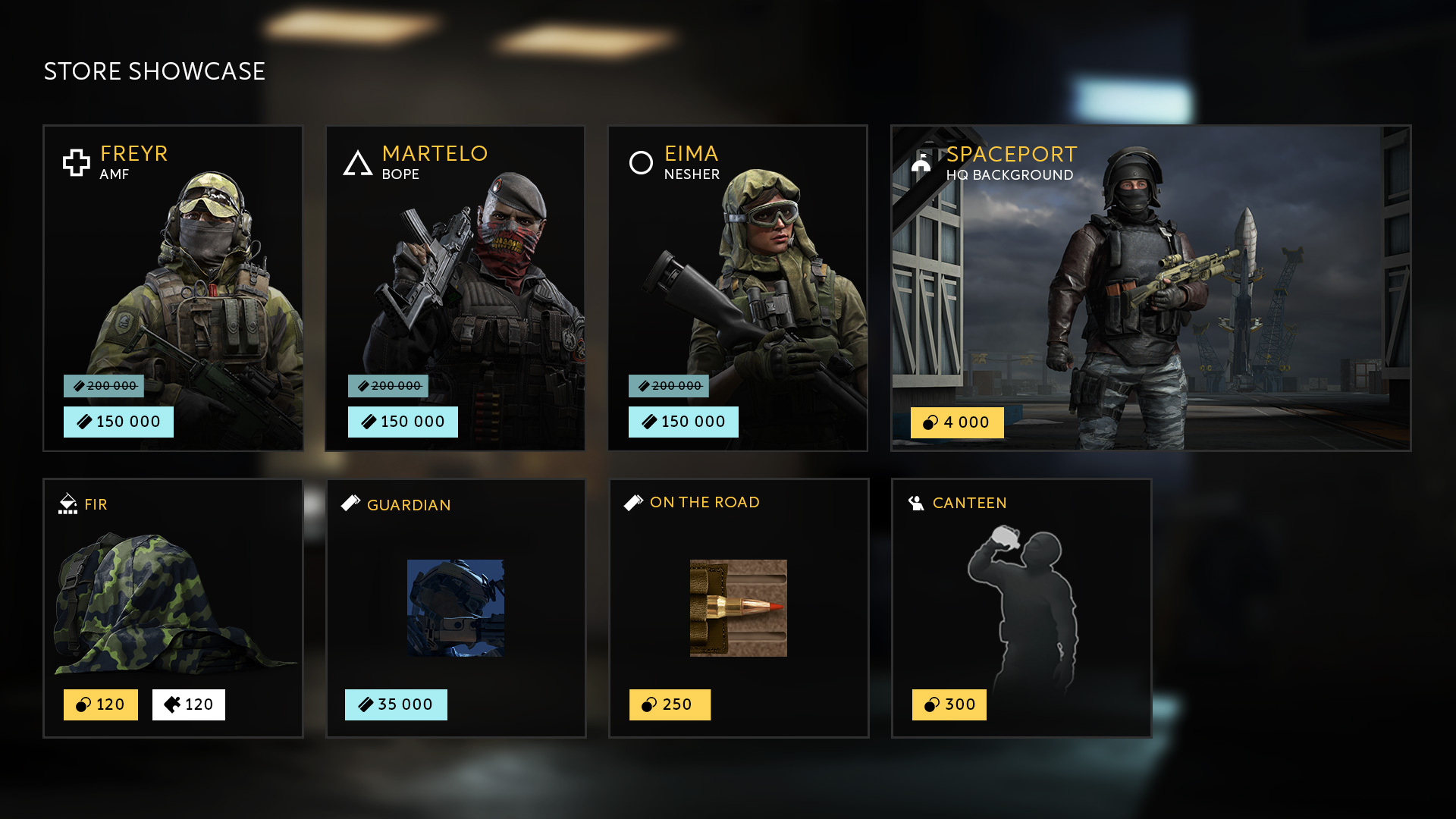Buy Freyr for 150 000 credits
Viewport: 1456px width, 819px height.
click(118, 422)
